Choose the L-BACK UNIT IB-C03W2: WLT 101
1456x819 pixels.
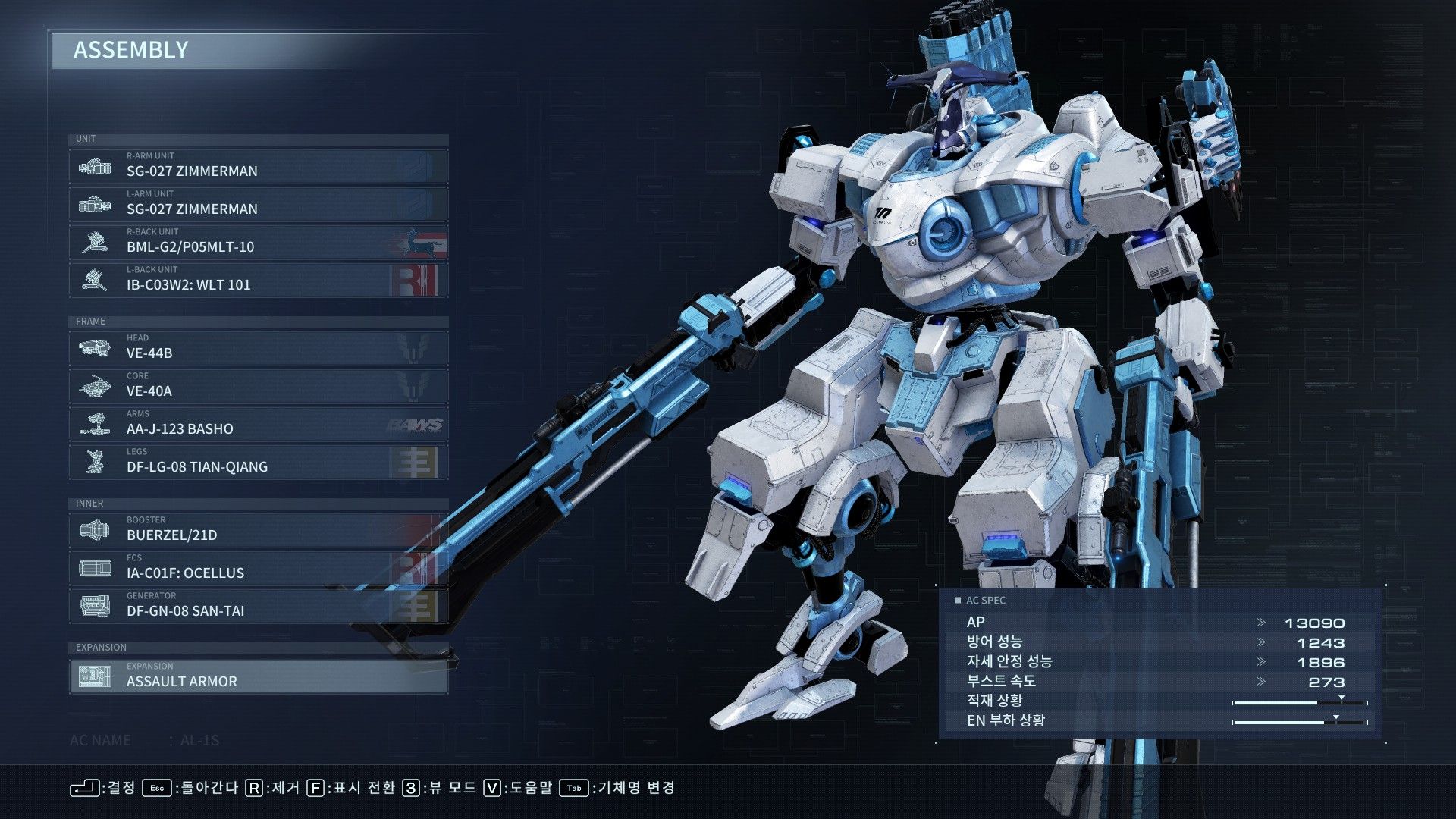click(x=258, y=280)
